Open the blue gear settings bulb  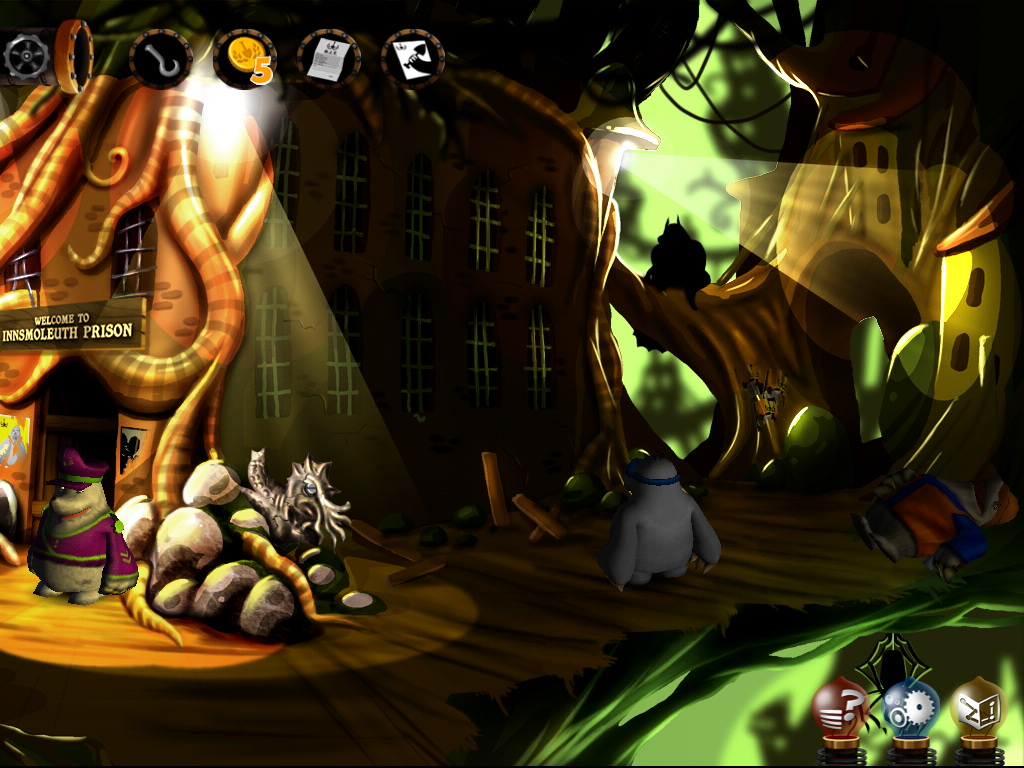908,705
